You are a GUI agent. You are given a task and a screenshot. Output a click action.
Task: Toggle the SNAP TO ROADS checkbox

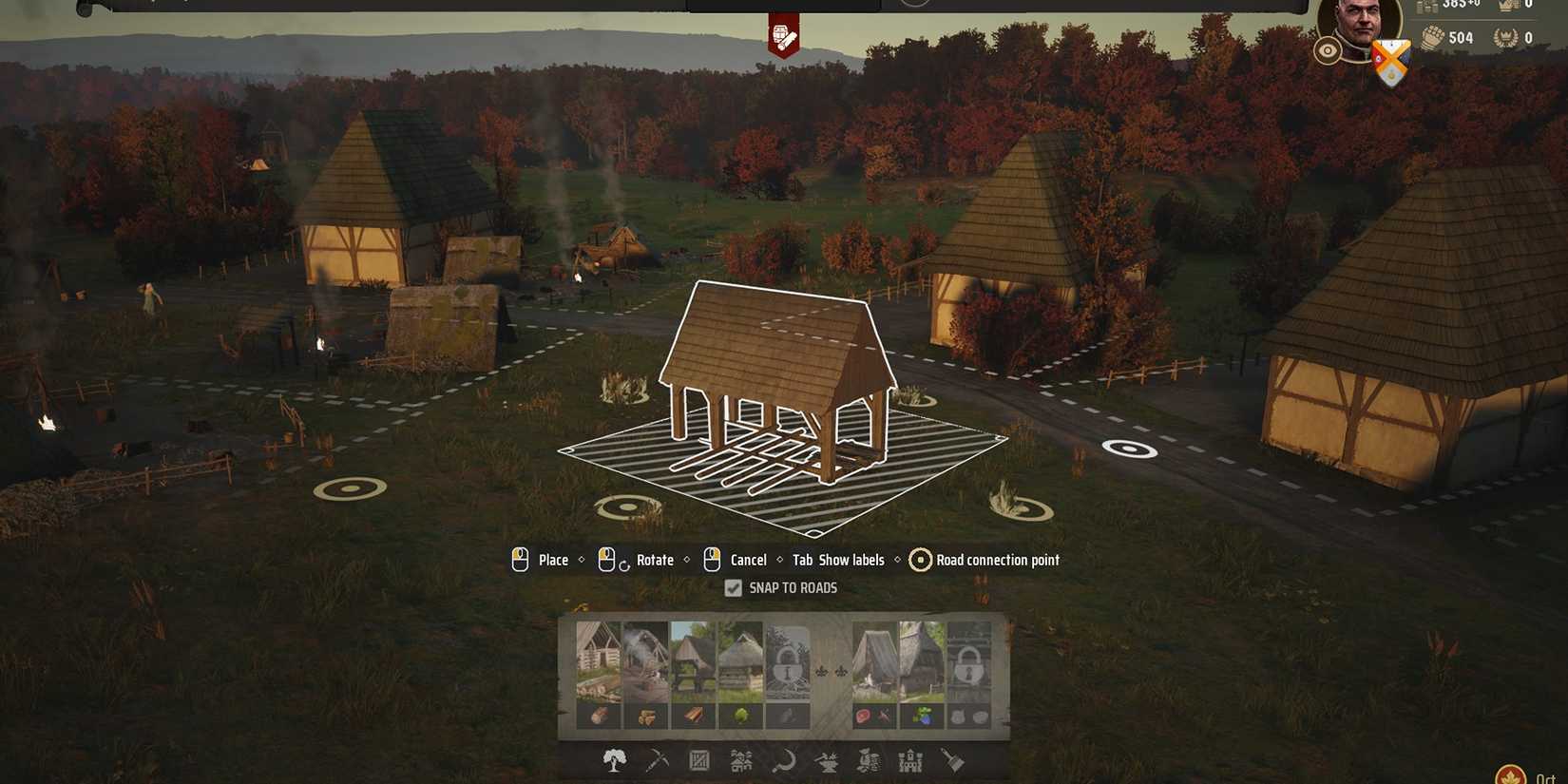coord(733,587)
